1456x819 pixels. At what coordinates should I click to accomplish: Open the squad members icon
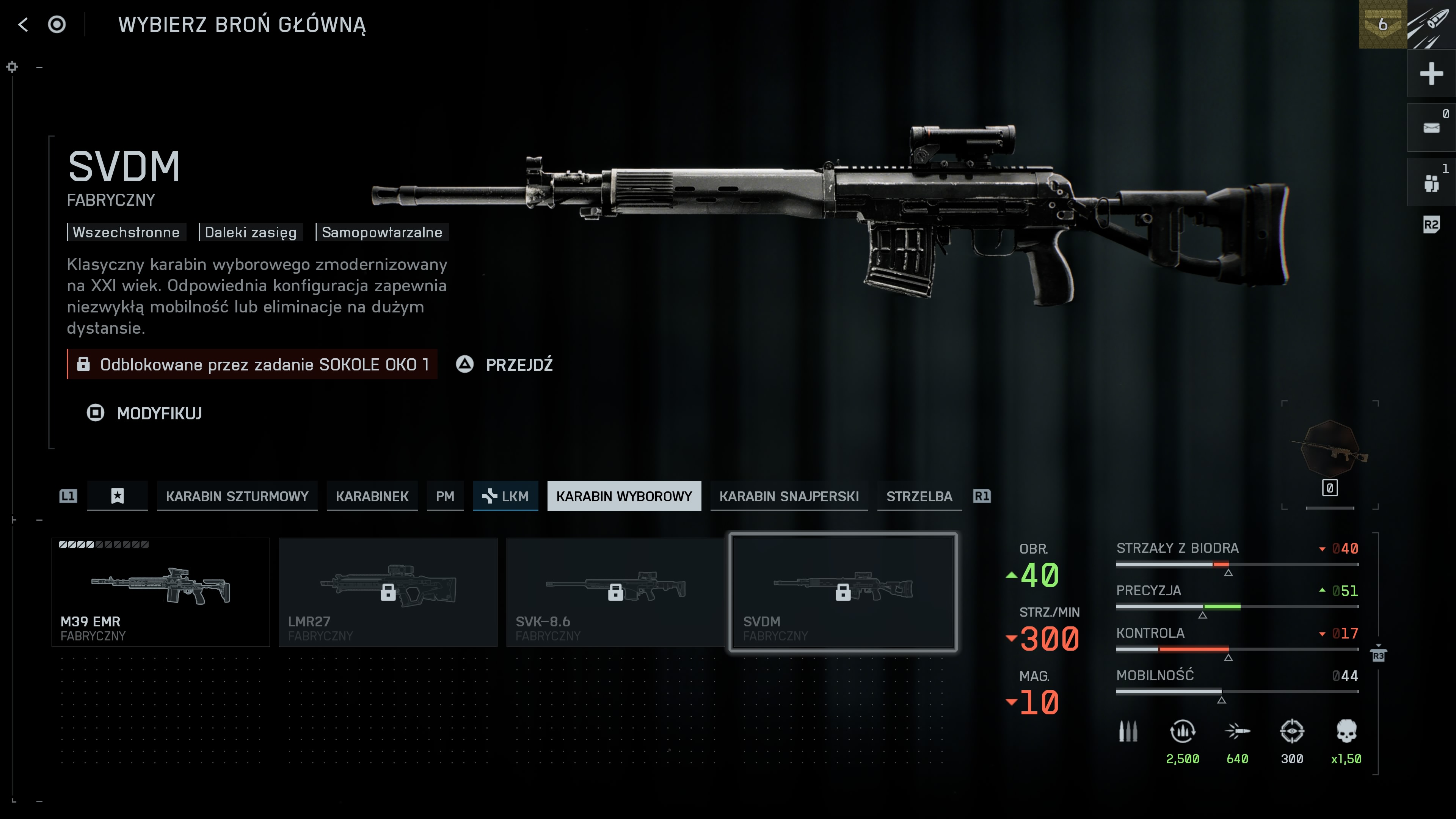1431,182
